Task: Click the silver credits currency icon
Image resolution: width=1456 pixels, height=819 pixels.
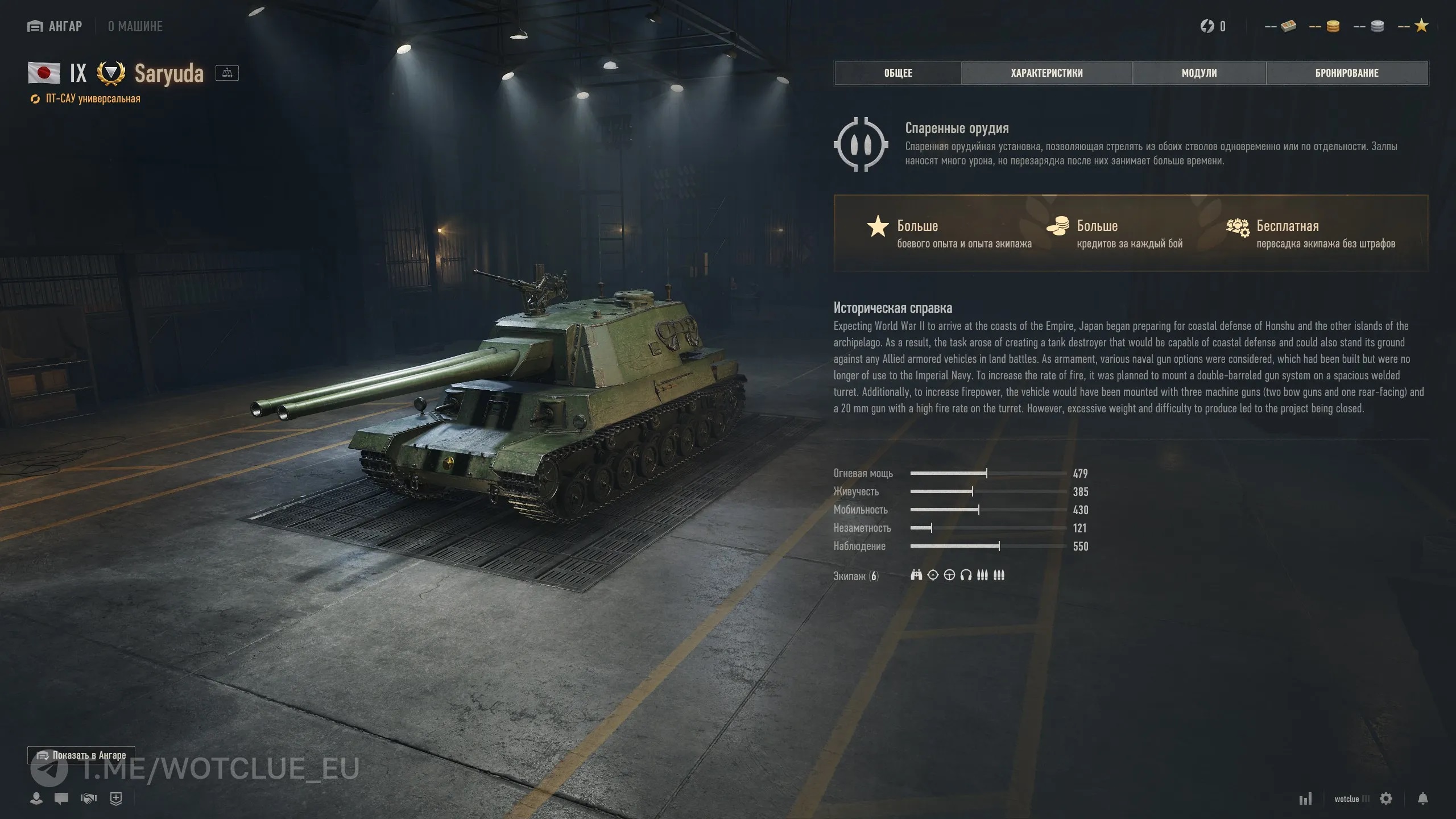Action: pyautogui.click(x=1377, y=26)
